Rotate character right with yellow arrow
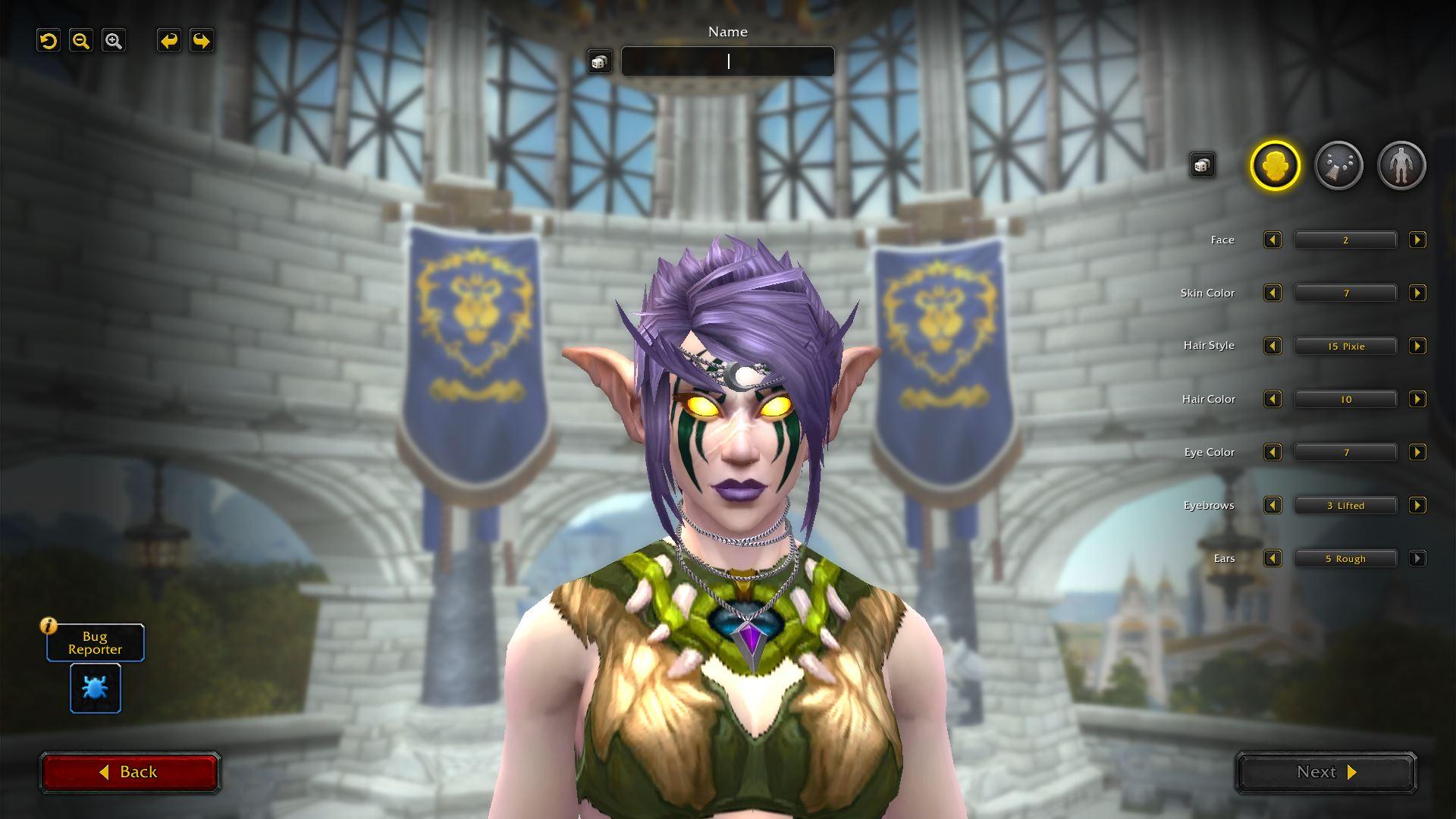This screenshot has height=819, width=1456. click(x=202, y=41)
